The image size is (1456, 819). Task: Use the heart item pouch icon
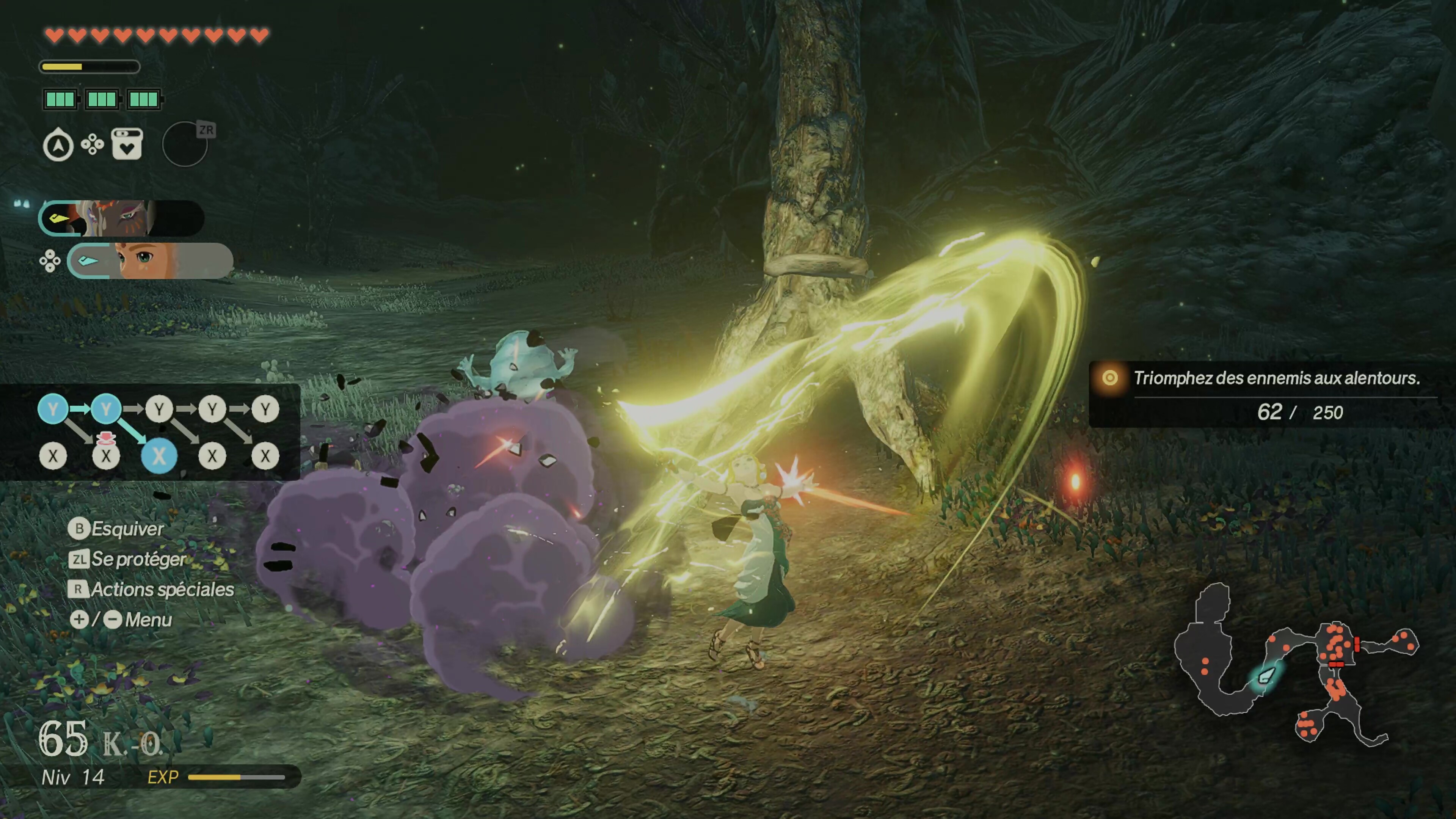[x=127, y=144]
